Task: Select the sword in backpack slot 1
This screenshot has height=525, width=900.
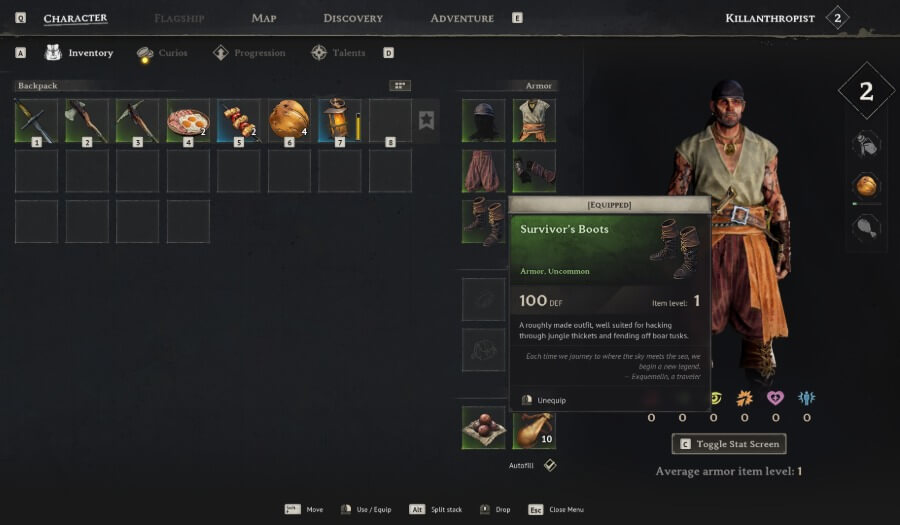Action: tap(36, 120)
